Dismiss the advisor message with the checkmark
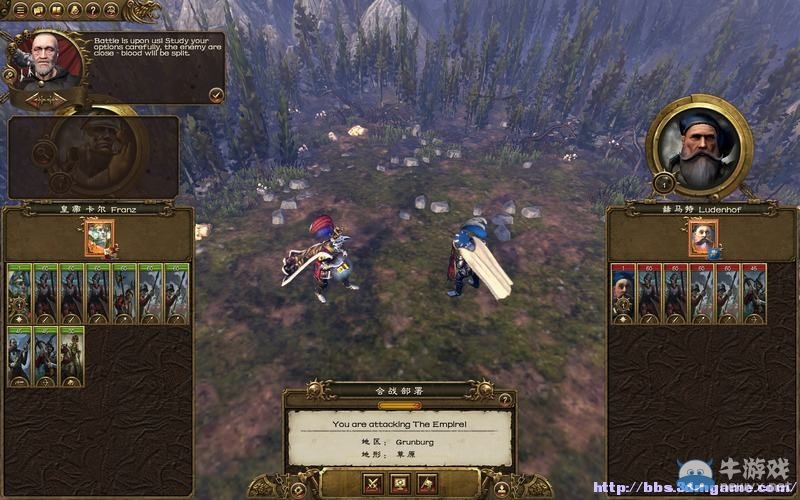Viewport: 800px width, 500px height. tap(216, 94)
